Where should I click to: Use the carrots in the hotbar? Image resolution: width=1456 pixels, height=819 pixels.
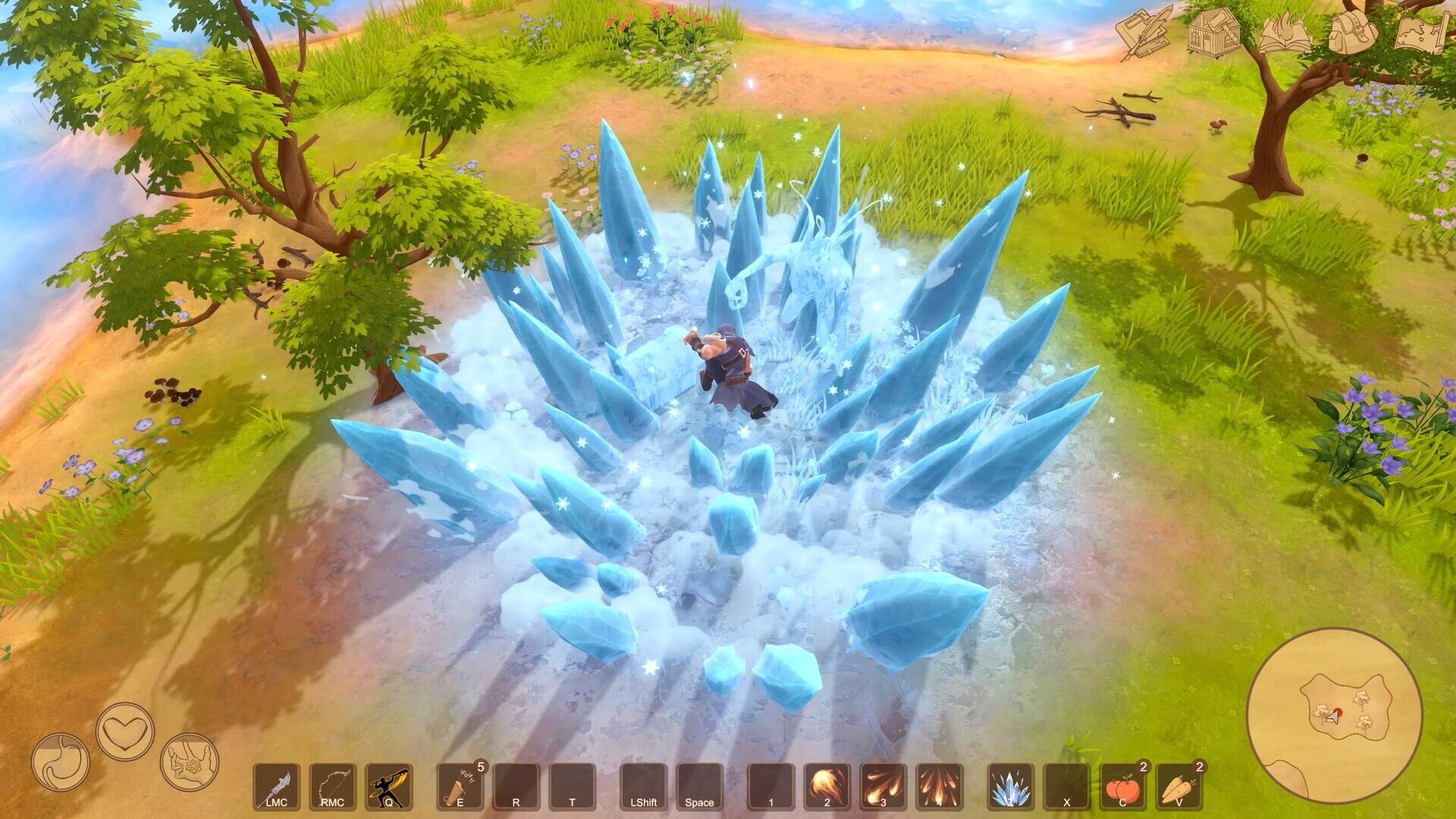click(1178, 786)
